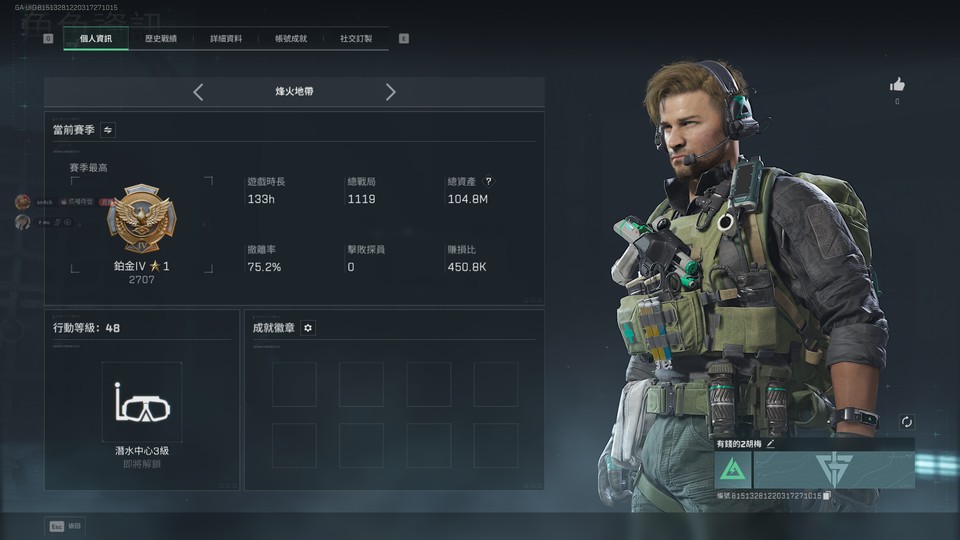
Task: Click the 返回 back button
Action: click(66, 526)
